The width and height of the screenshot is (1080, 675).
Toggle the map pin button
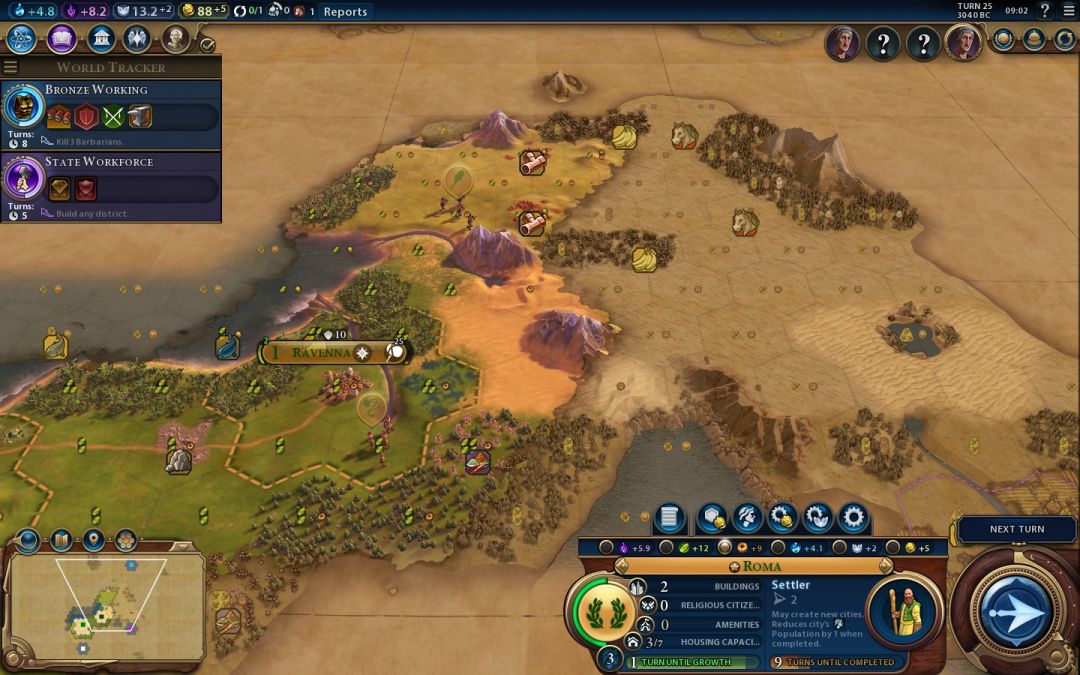pos(93,541)
